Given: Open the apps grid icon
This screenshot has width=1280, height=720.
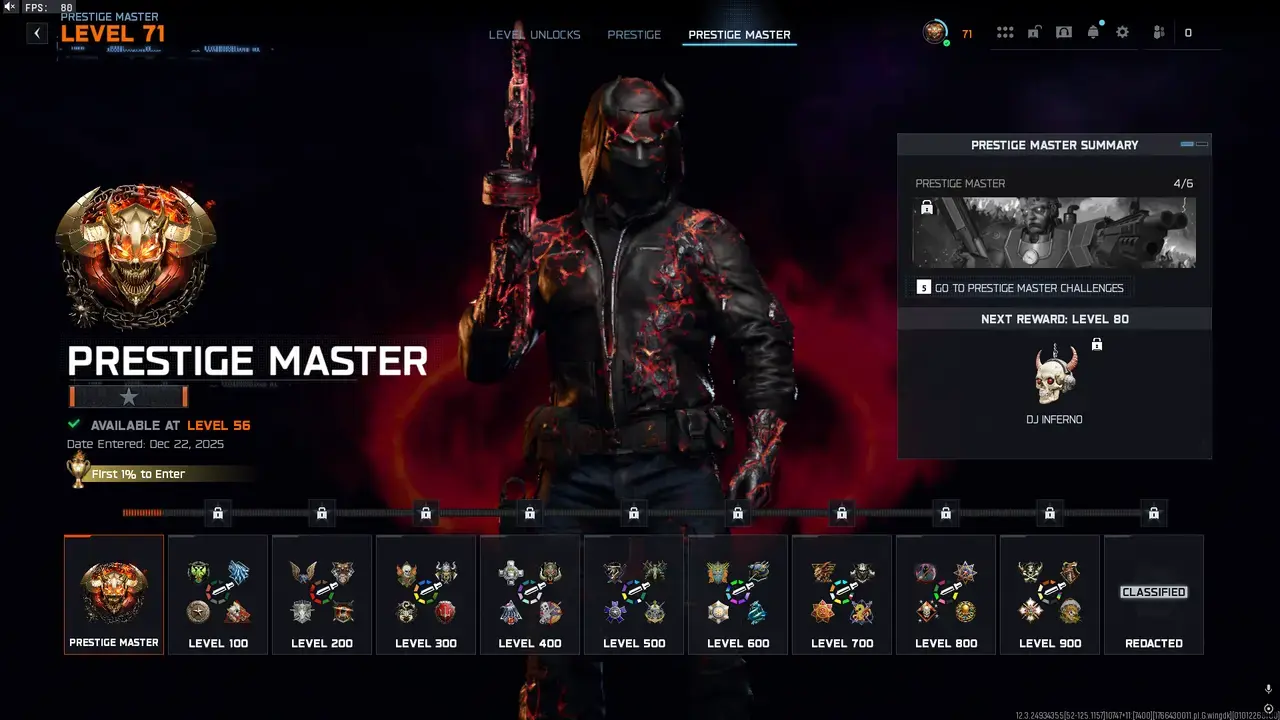Looking at the screenshot, I should pyautogui.click(x=1005, y=31).
